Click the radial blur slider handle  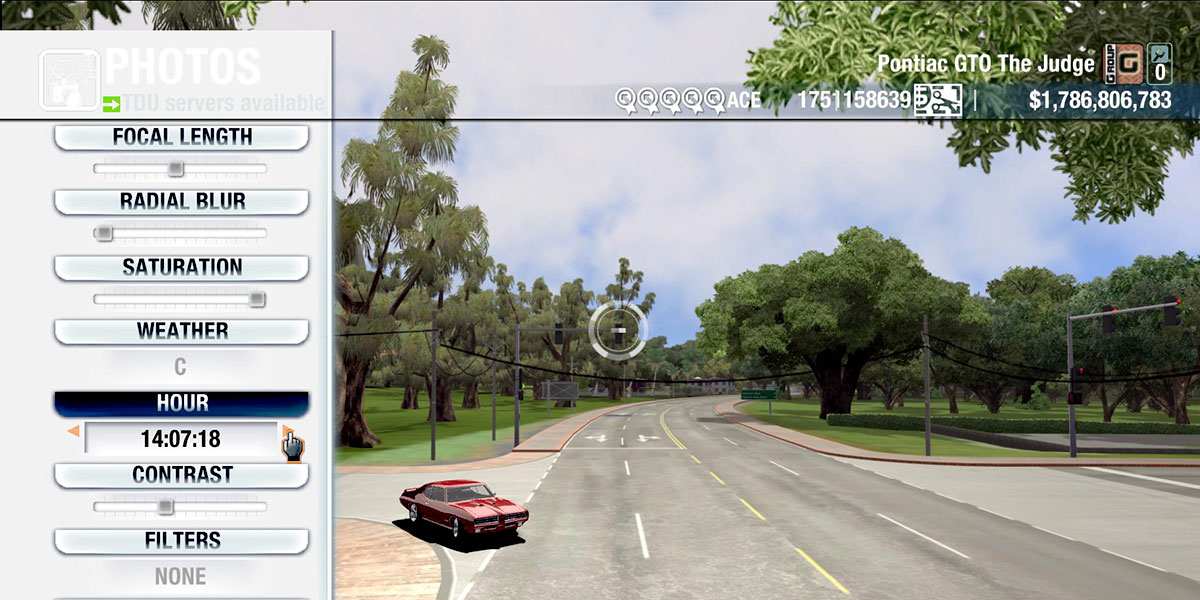point(103,233)
